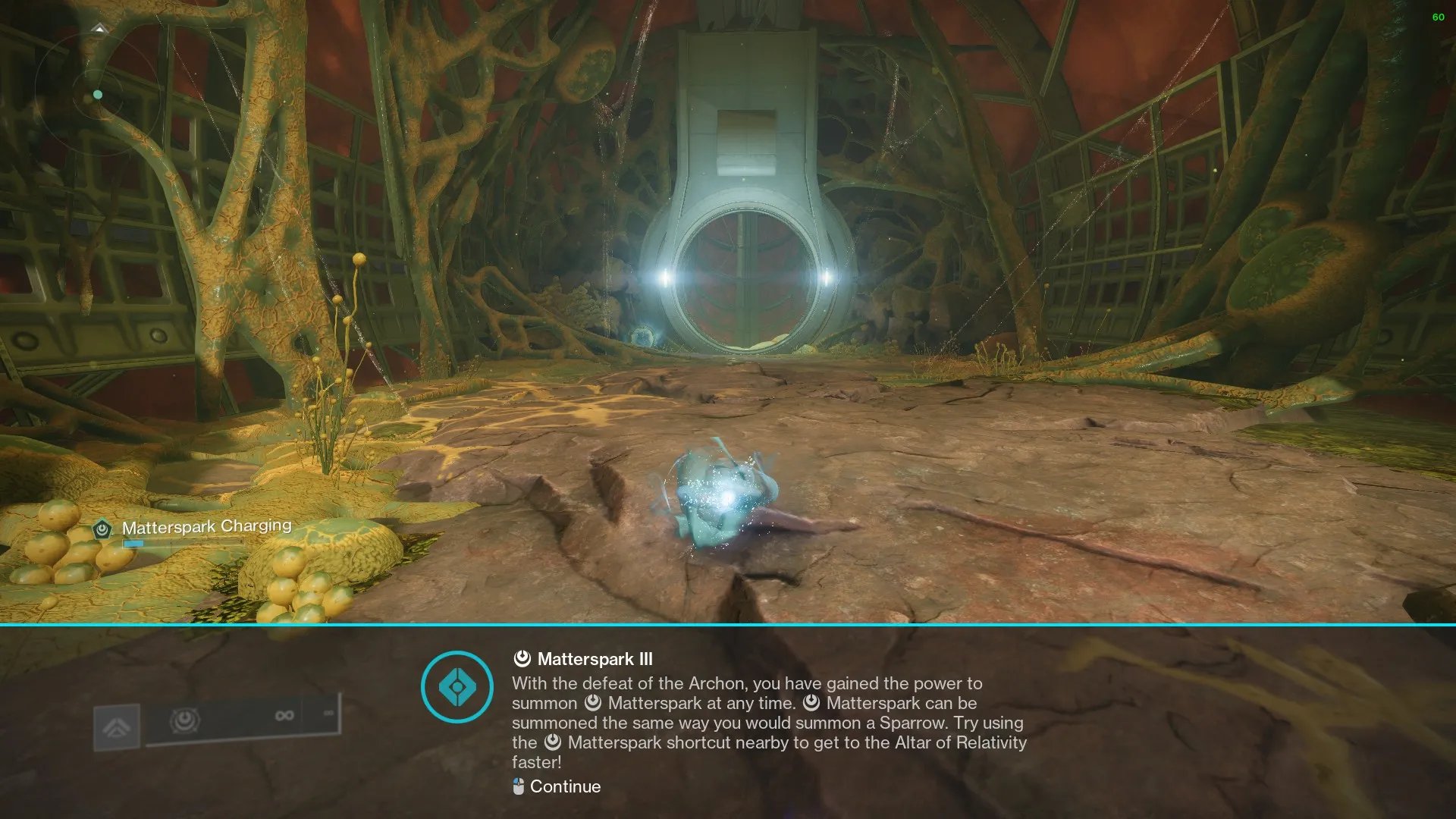The height and width of the screenshot is (819, 1456).
Task: Continue past the Matterspark III tutorial
Action: point(557,786)
